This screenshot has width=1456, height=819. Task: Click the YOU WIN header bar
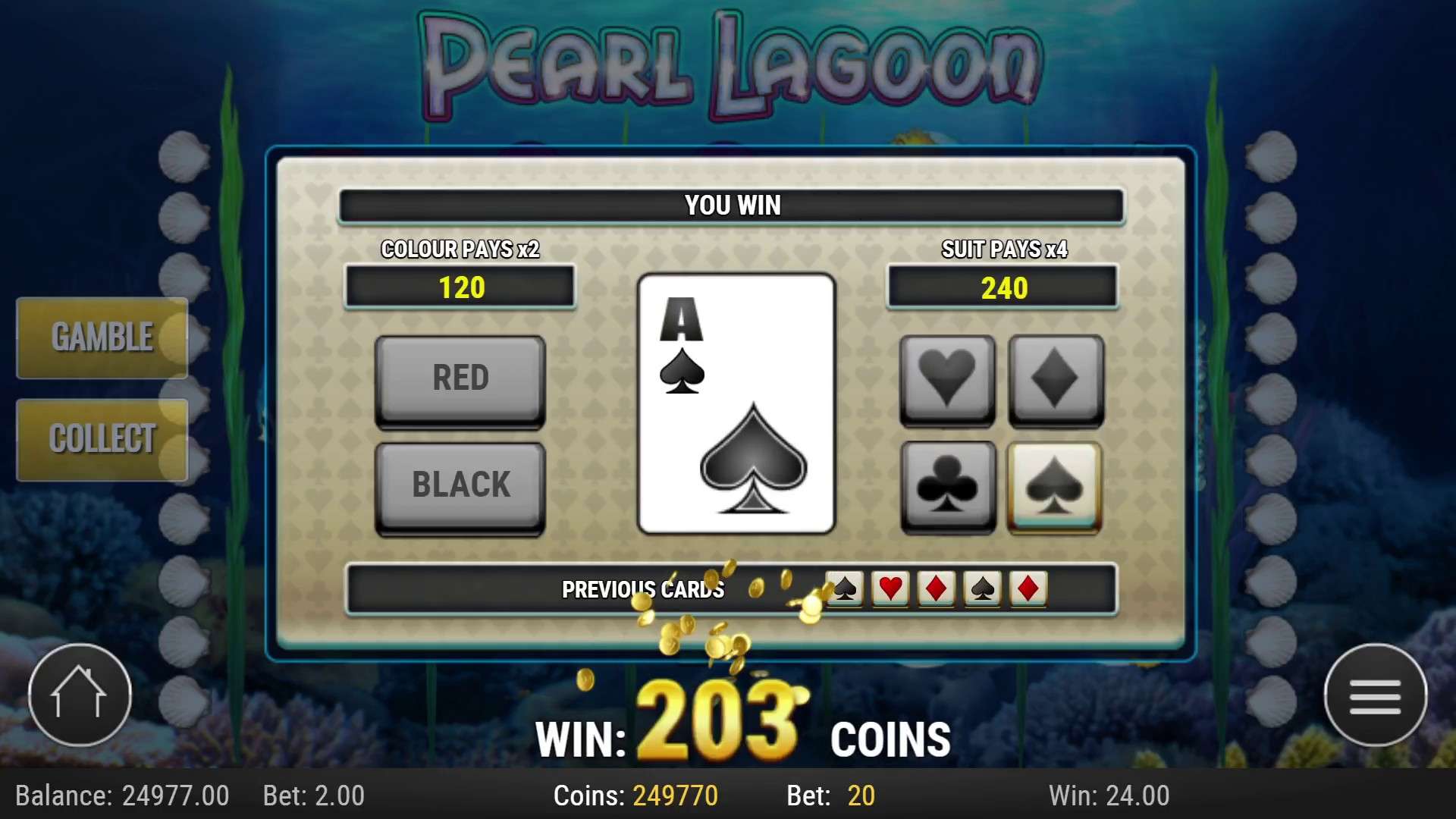733,204
